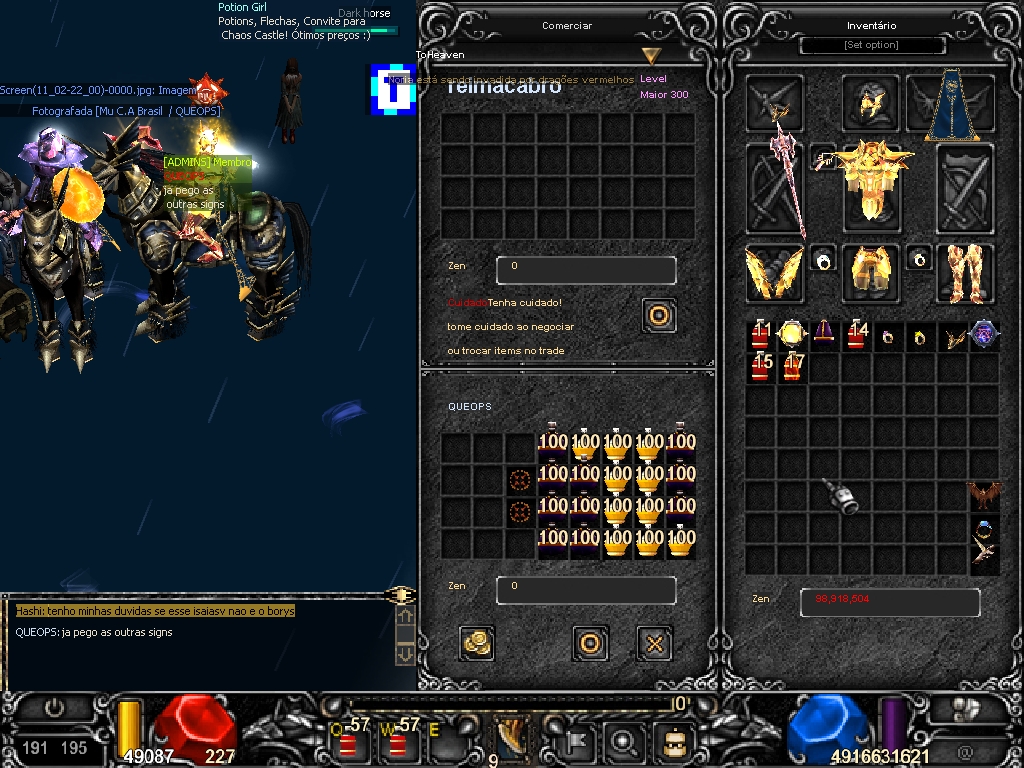Click the Set option button in inventory
This screenshot has width=1024, height=768.
click(x=872, y=45)
